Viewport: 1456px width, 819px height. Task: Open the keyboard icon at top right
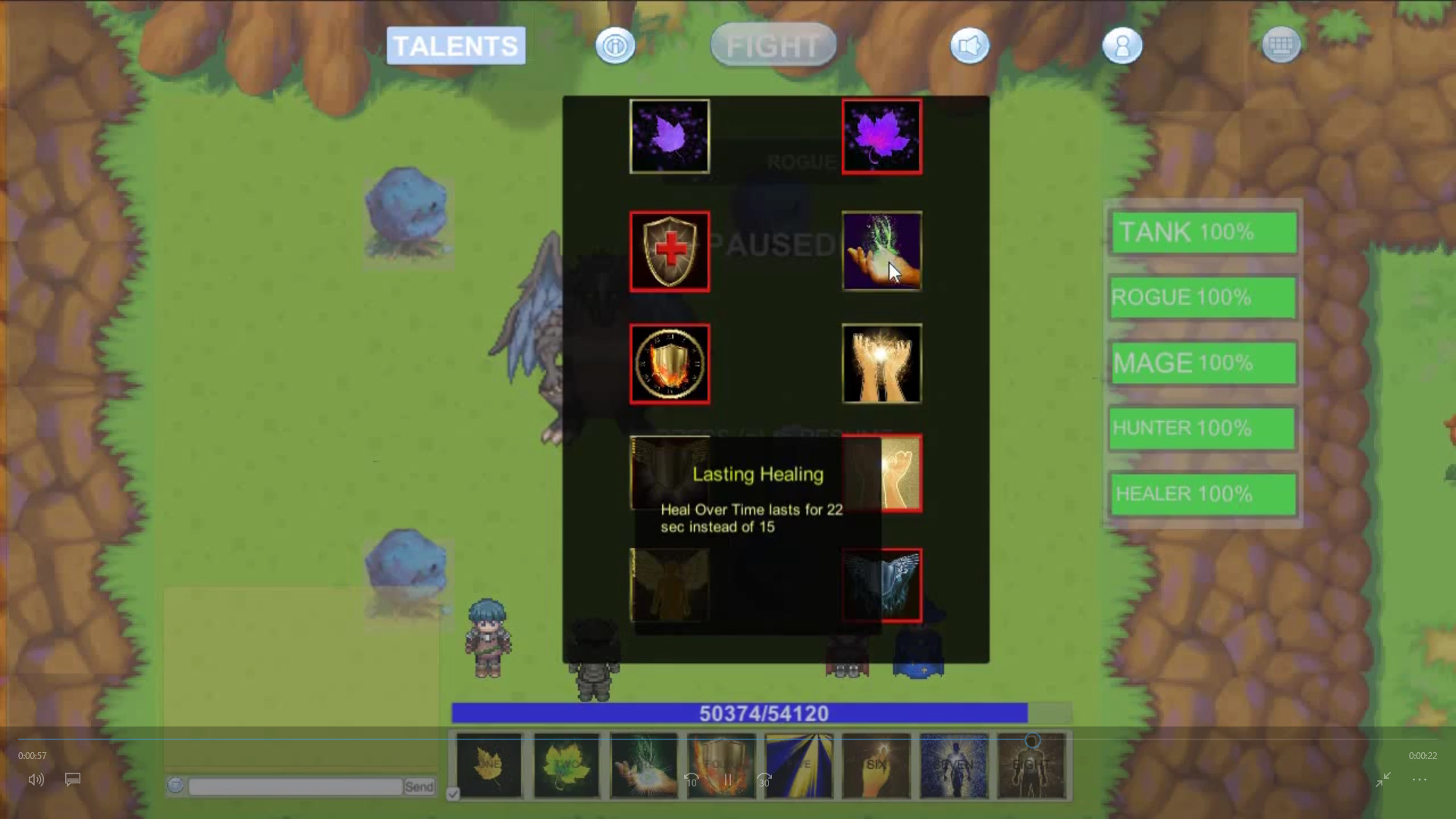click(x=1280, y=44)
